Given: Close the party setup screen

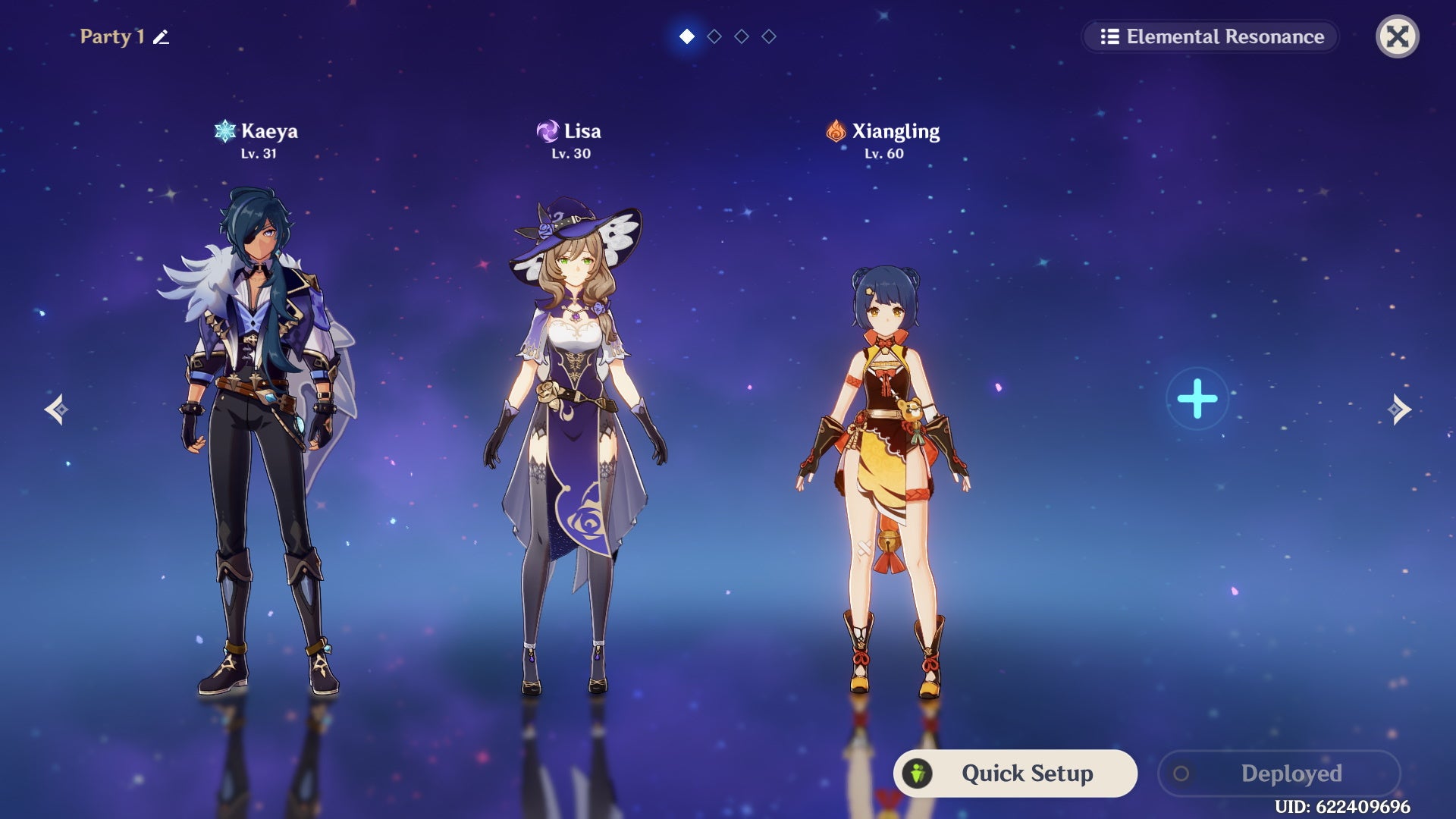Looking at the screenshot, I should [x=1397, y=36].
